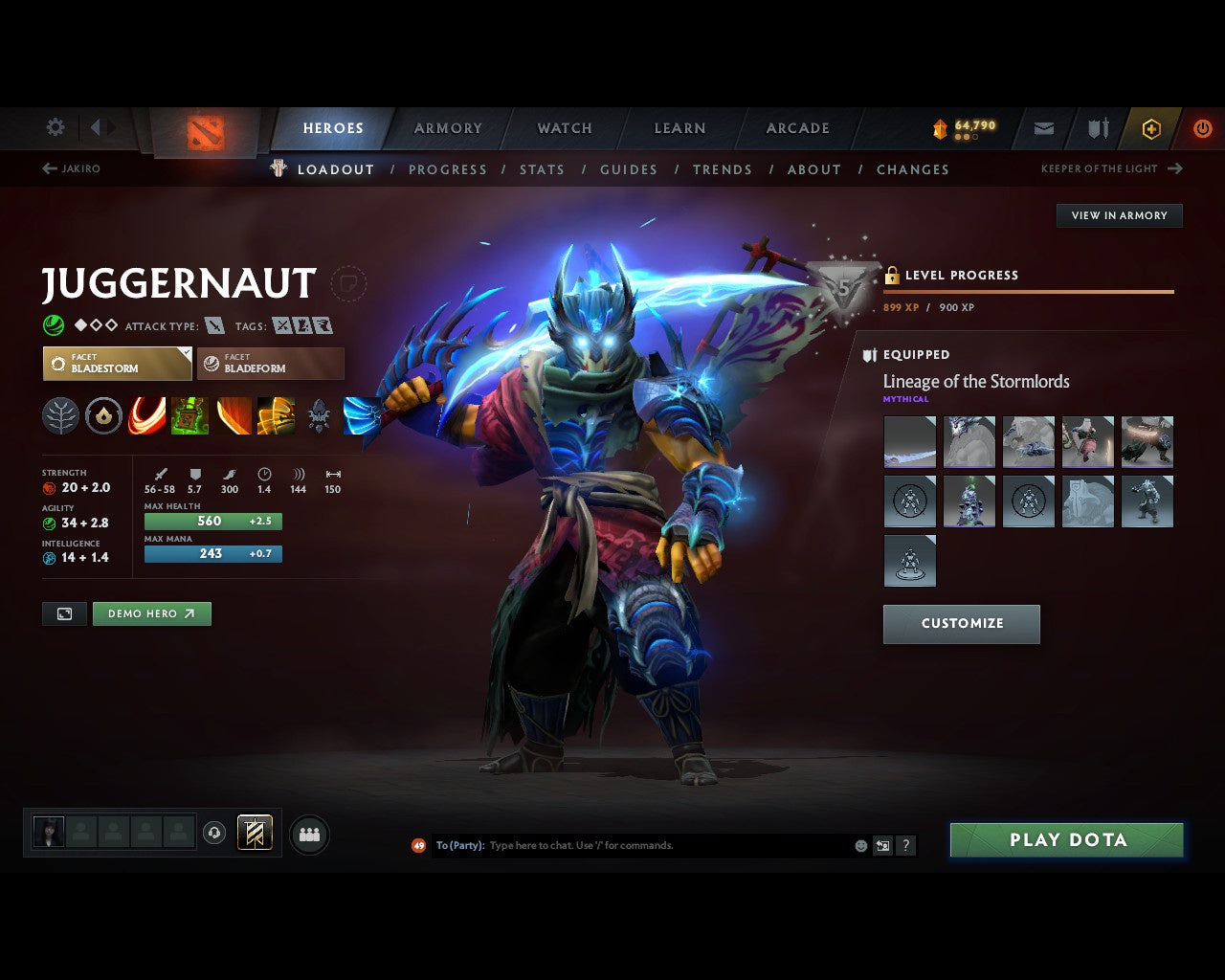The image size is (1225, 980).
Task: Select the Bladestorm facet
Action: (117, 364)
